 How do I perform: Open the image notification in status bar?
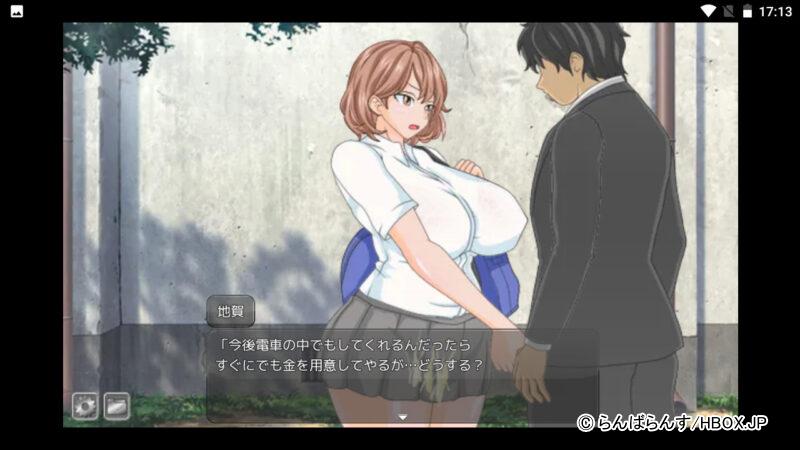pos(17,11)
